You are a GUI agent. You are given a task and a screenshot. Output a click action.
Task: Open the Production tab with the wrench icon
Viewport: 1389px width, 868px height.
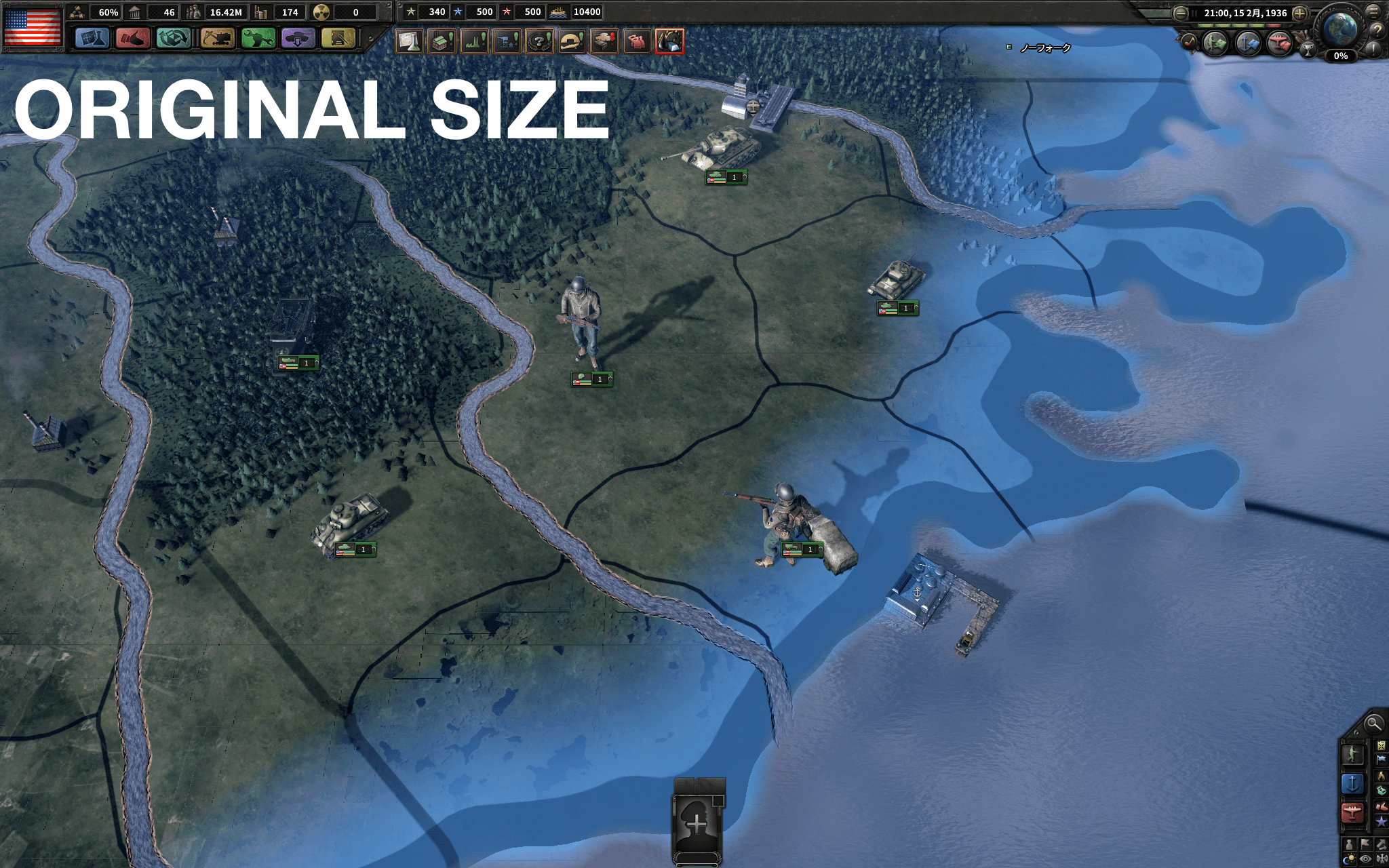coord(258,38)
